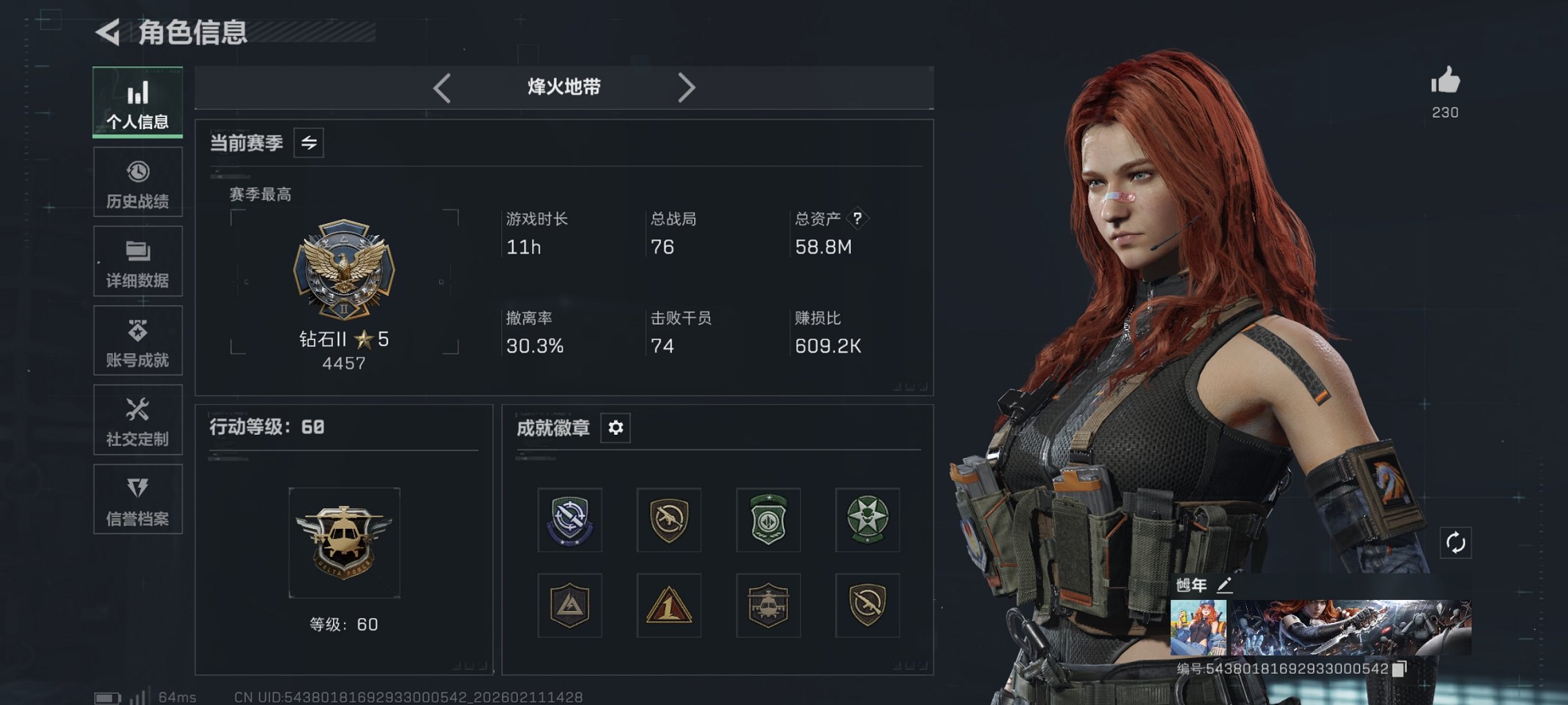Open the 信誉档案 panel

(137, 499)
